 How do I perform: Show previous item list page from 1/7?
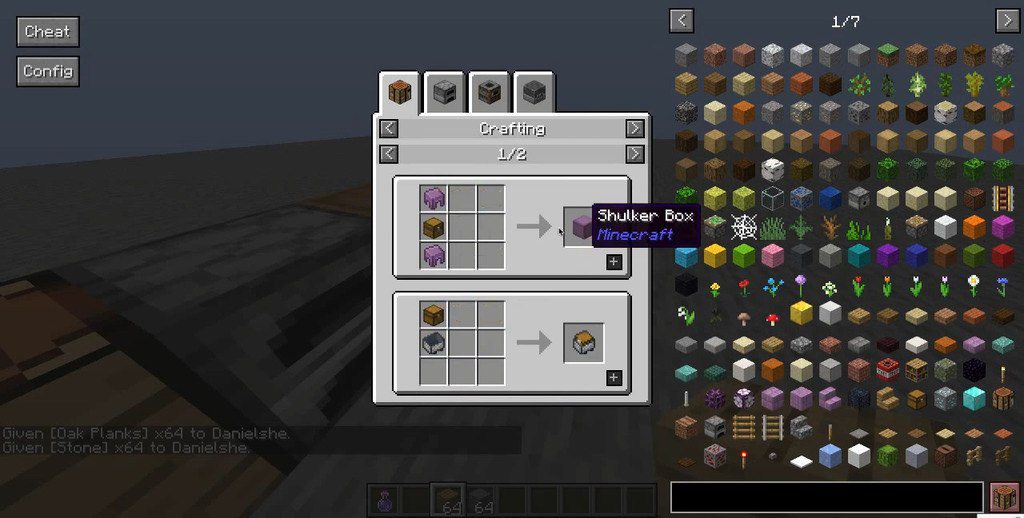tap(682, 20)
